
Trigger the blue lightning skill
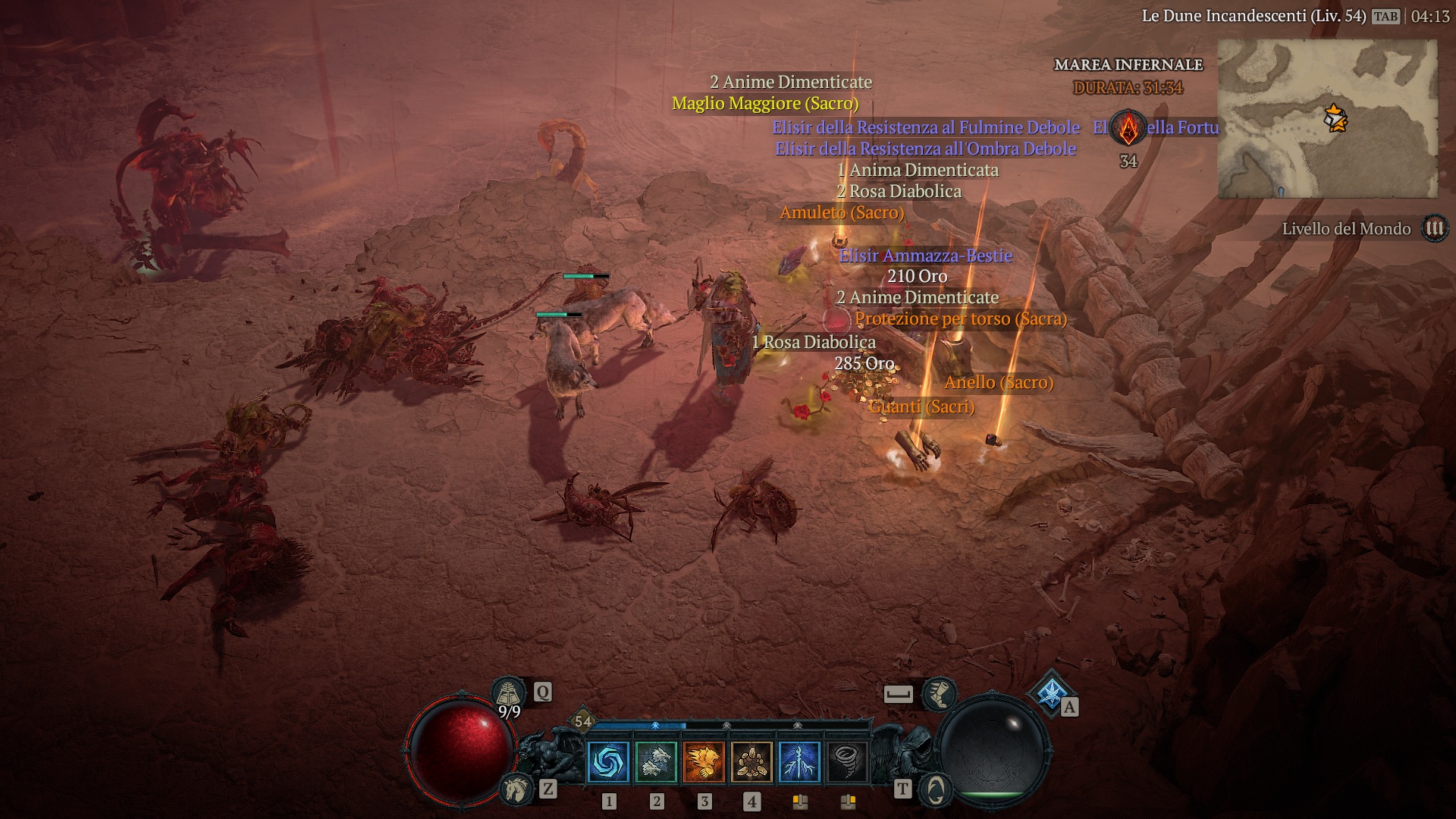click(x=799, y=761)
